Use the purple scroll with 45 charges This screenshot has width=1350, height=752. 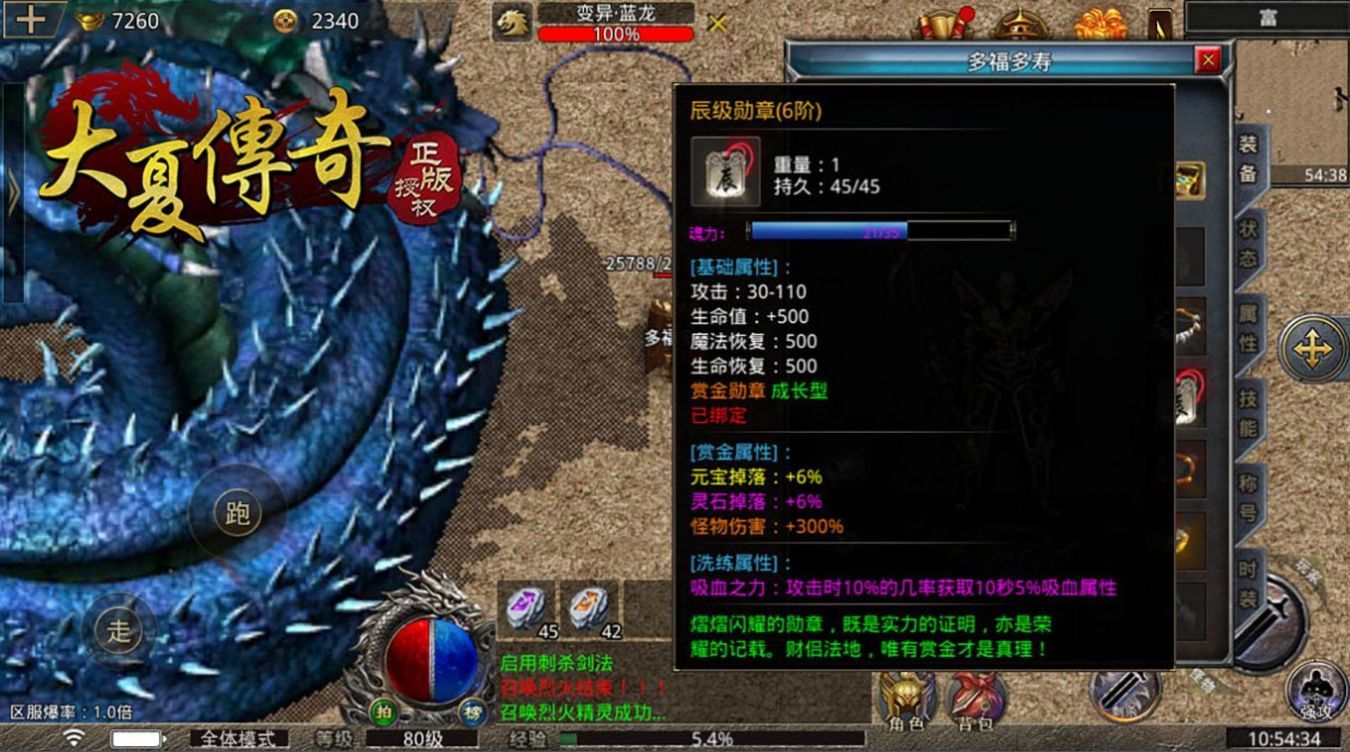pyautogui.click(x=525, y=608)
